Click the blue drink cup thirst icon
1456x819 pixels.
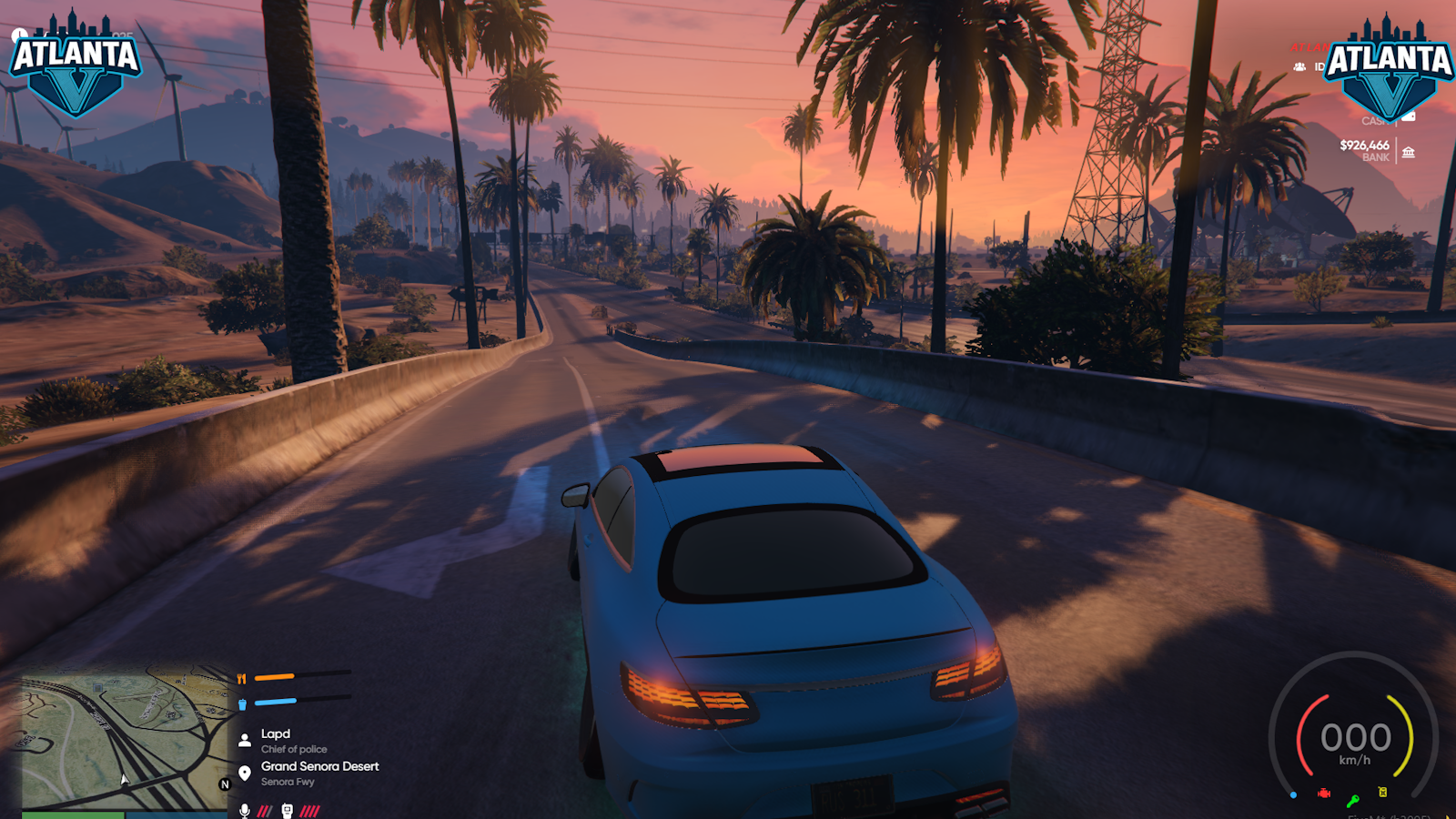242,703
